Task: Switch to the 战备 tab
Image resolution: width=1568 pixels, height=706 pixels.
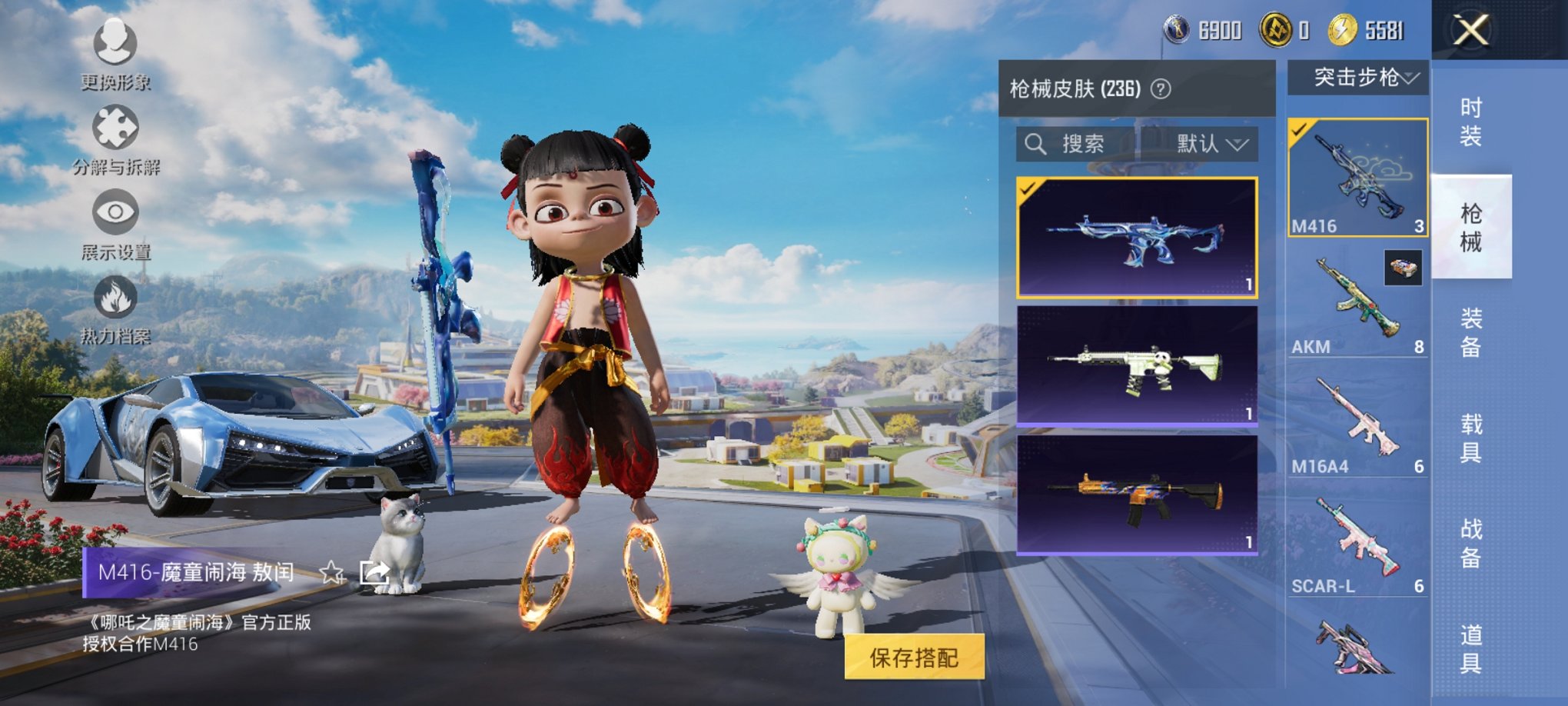Action: tap(1470, 543)
